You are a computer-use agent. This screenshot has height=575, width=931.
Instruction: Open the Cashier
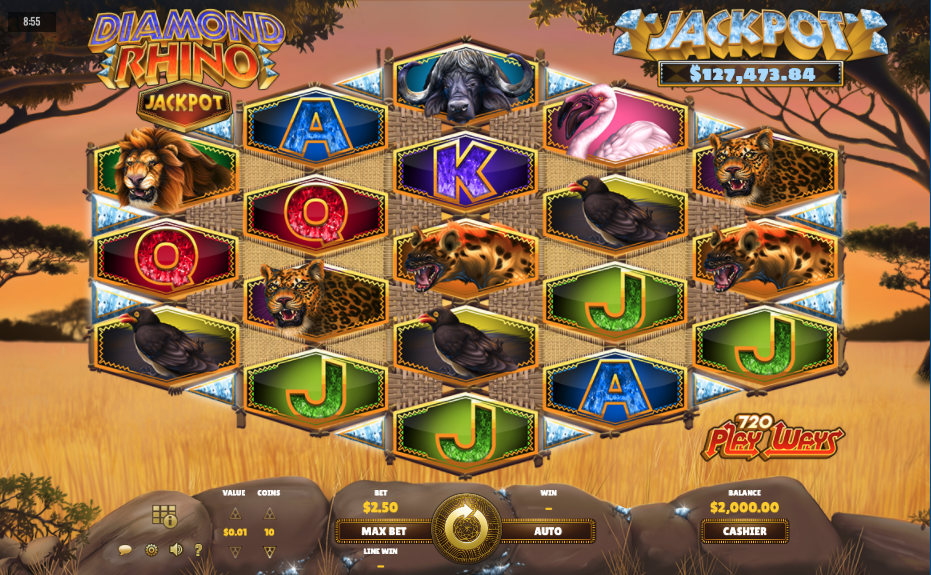click(x=744, y=531)
